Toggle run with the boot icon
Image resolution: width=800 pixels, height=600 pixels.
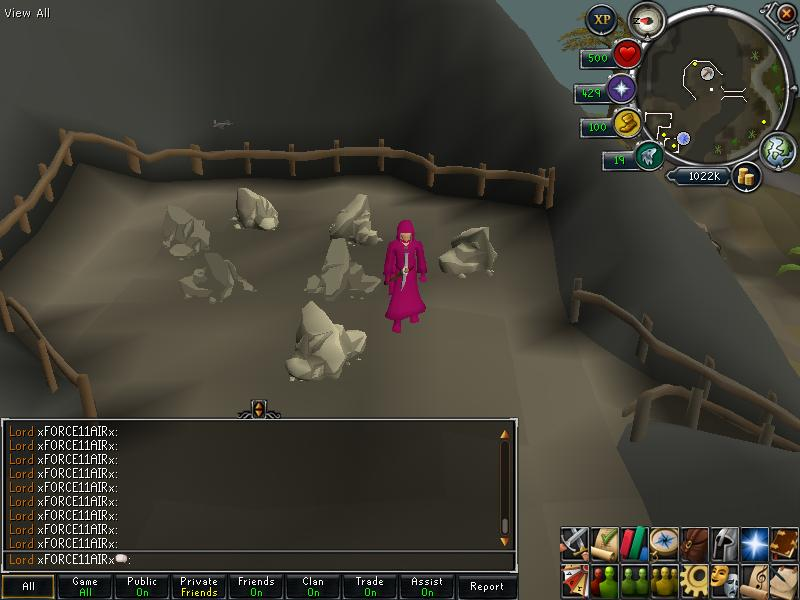click(628, 125)
